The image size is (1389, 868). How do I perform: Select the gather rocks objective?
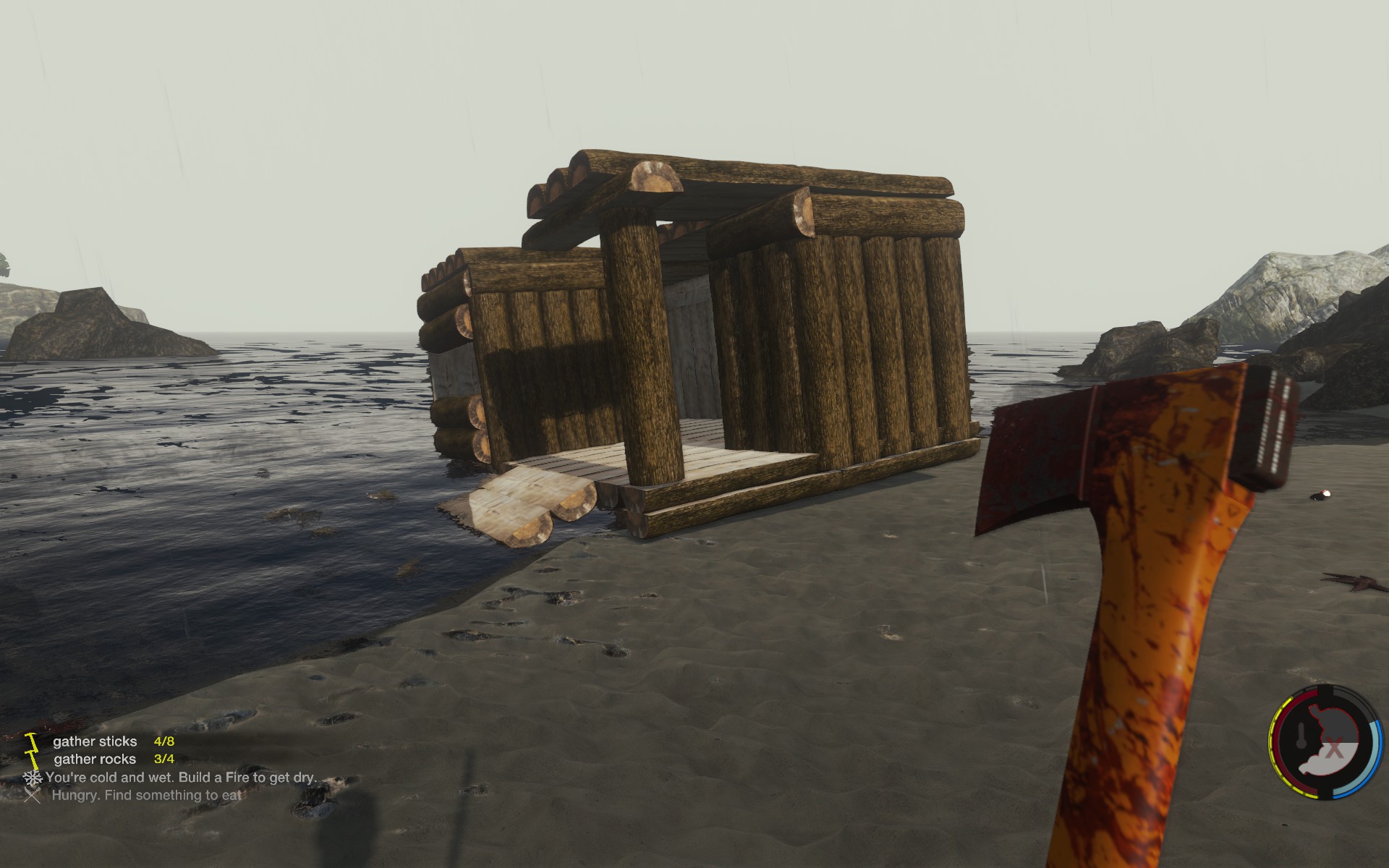95,759
